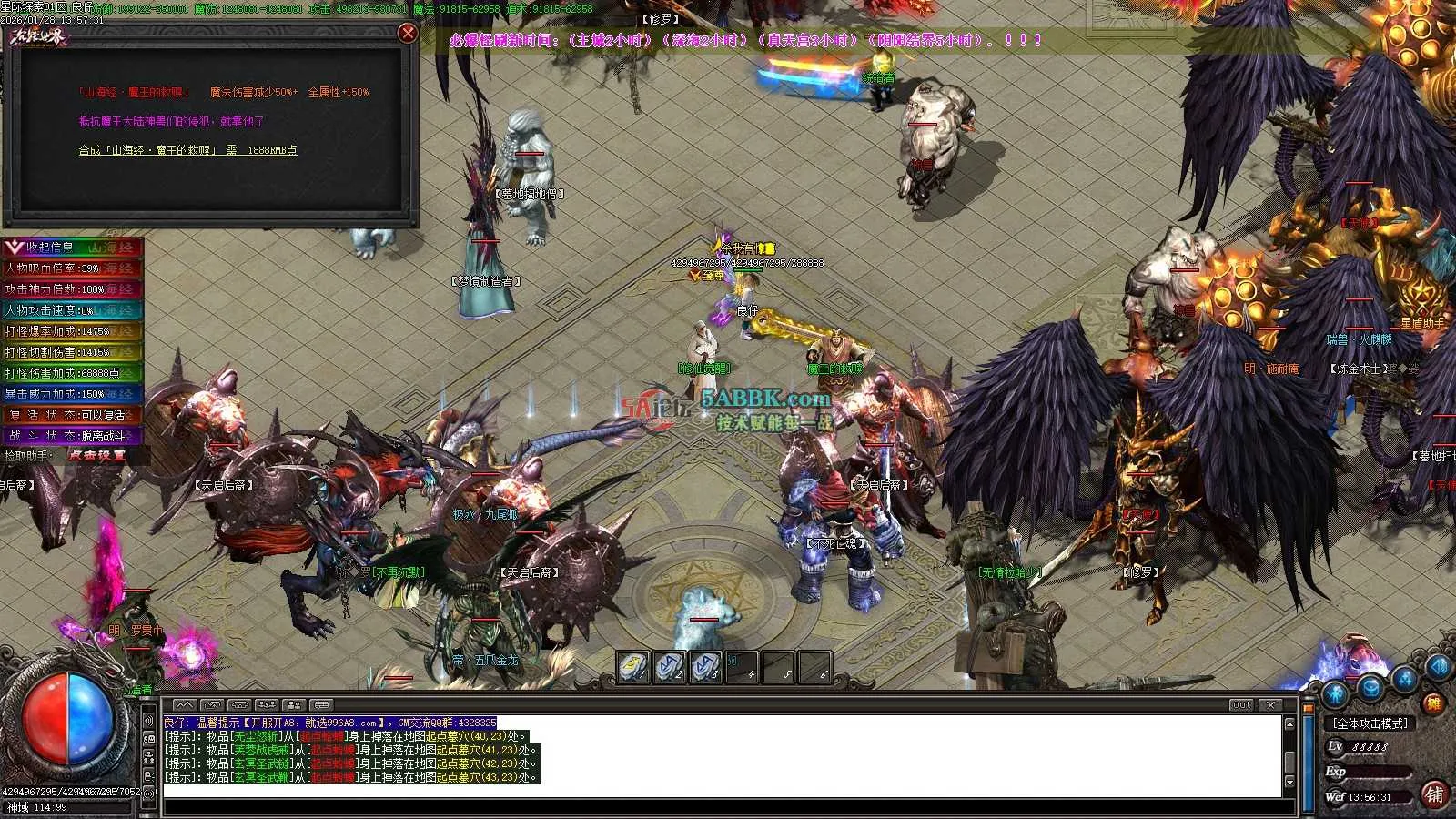Use the rune item in hotbar slot 2

point(669,667)
